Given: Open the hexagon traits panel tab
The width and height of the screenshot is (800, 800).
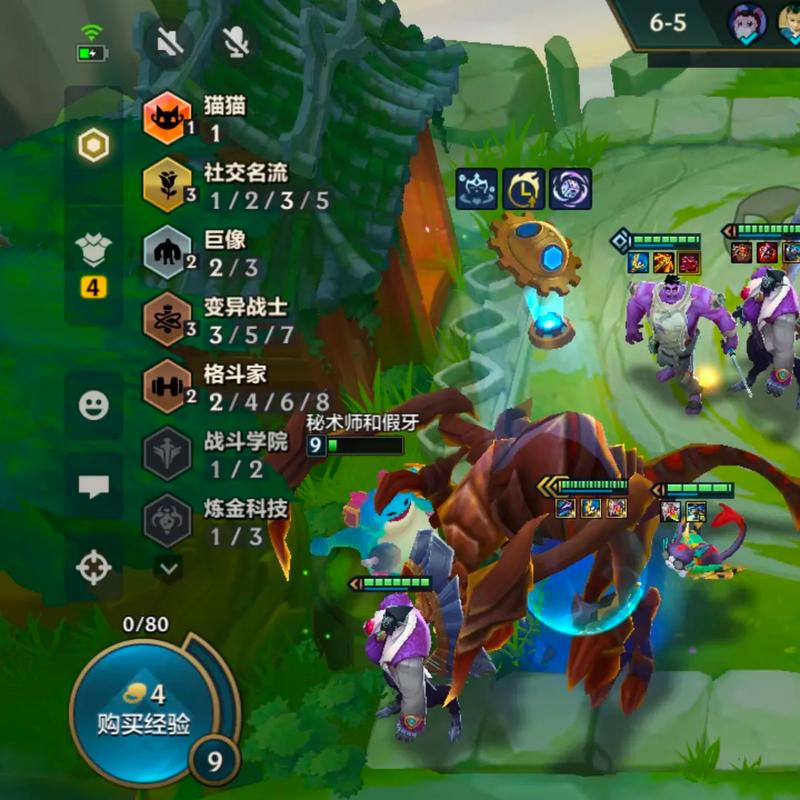Looking at the screenshot, I should click(x=93, y=147).
